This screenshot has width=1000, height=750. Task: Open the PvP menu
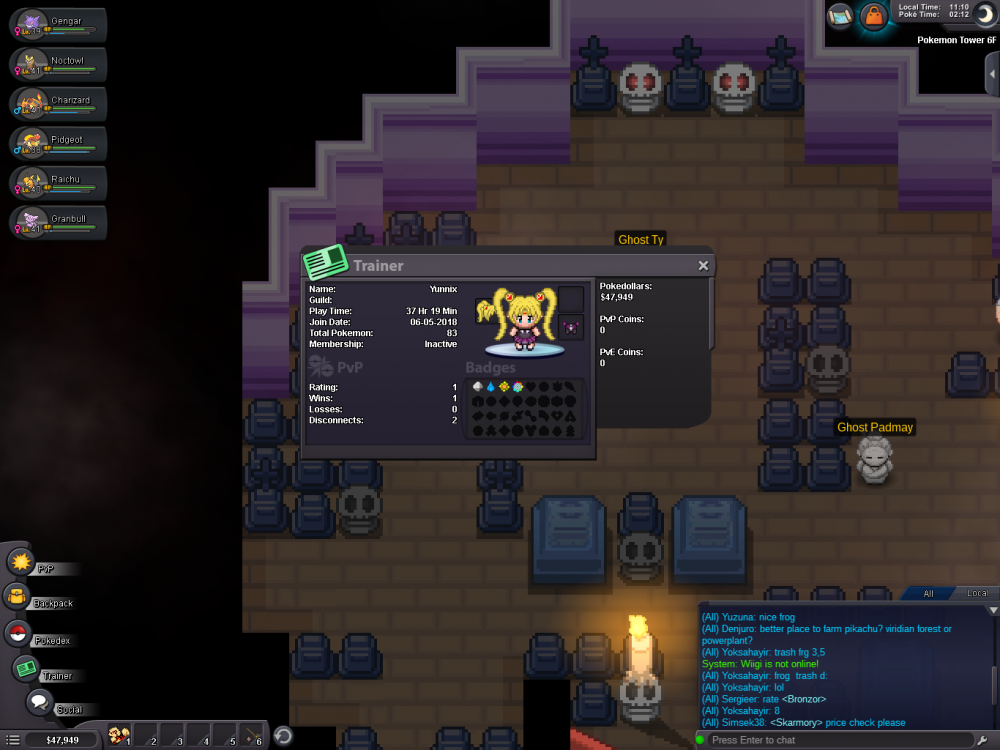click(22, 563)
